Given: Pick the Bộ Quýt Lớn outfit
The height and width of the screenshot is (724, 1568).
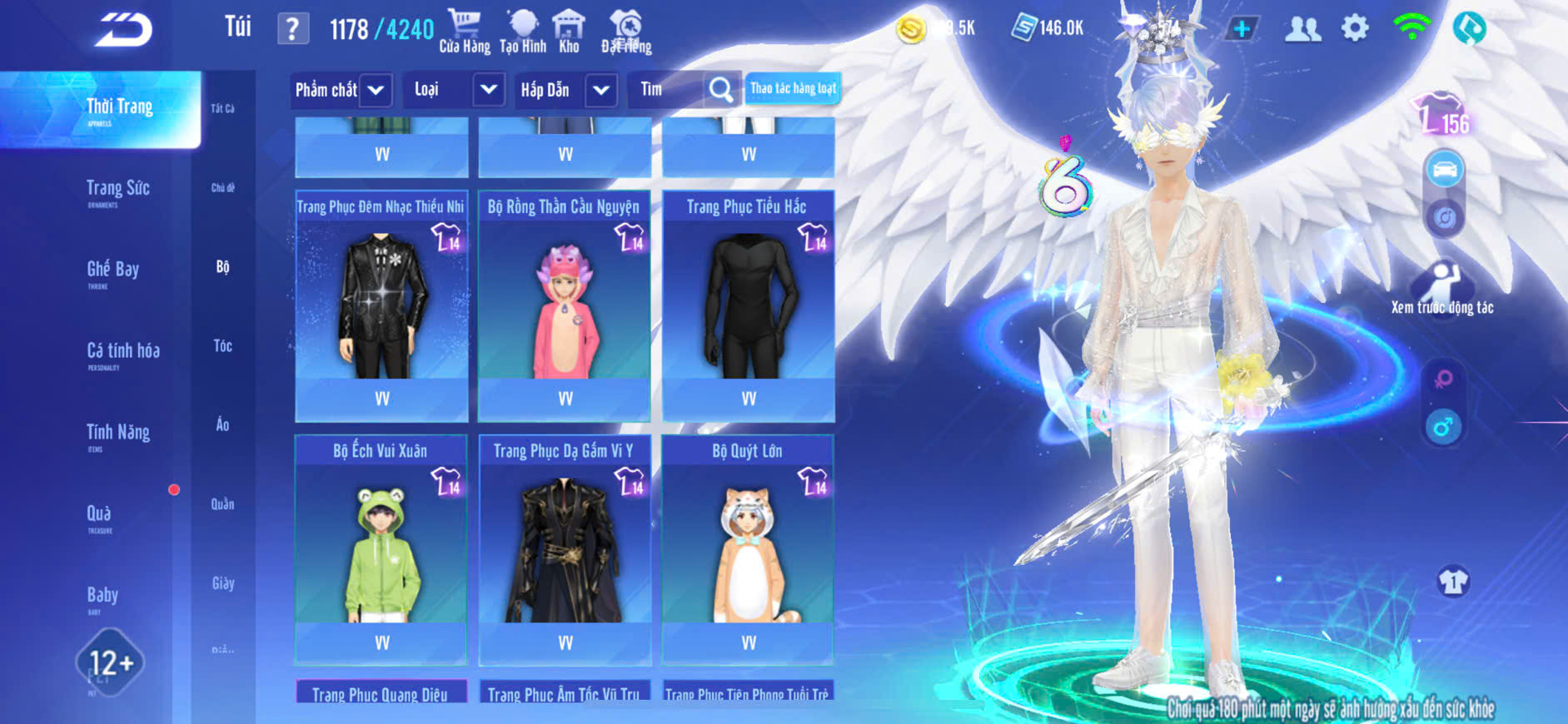Looking at the screenshot, I should (x=748, y=548).
